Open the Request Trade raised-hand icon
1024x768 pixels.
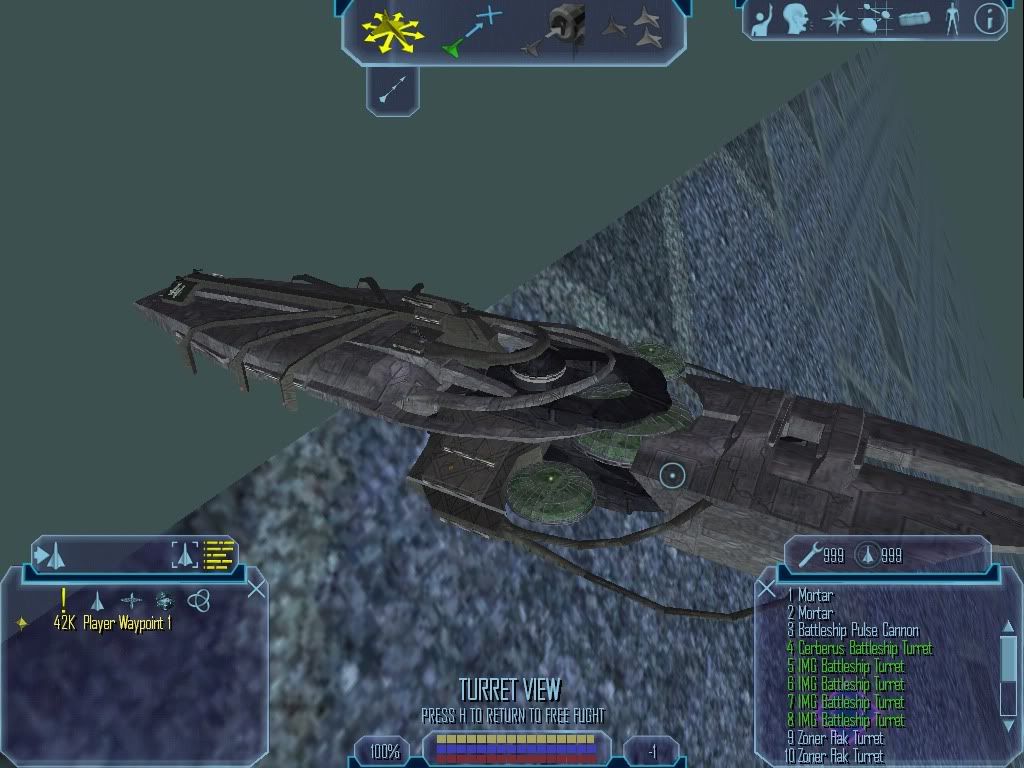pyautogui.click(x=763, y=19)
